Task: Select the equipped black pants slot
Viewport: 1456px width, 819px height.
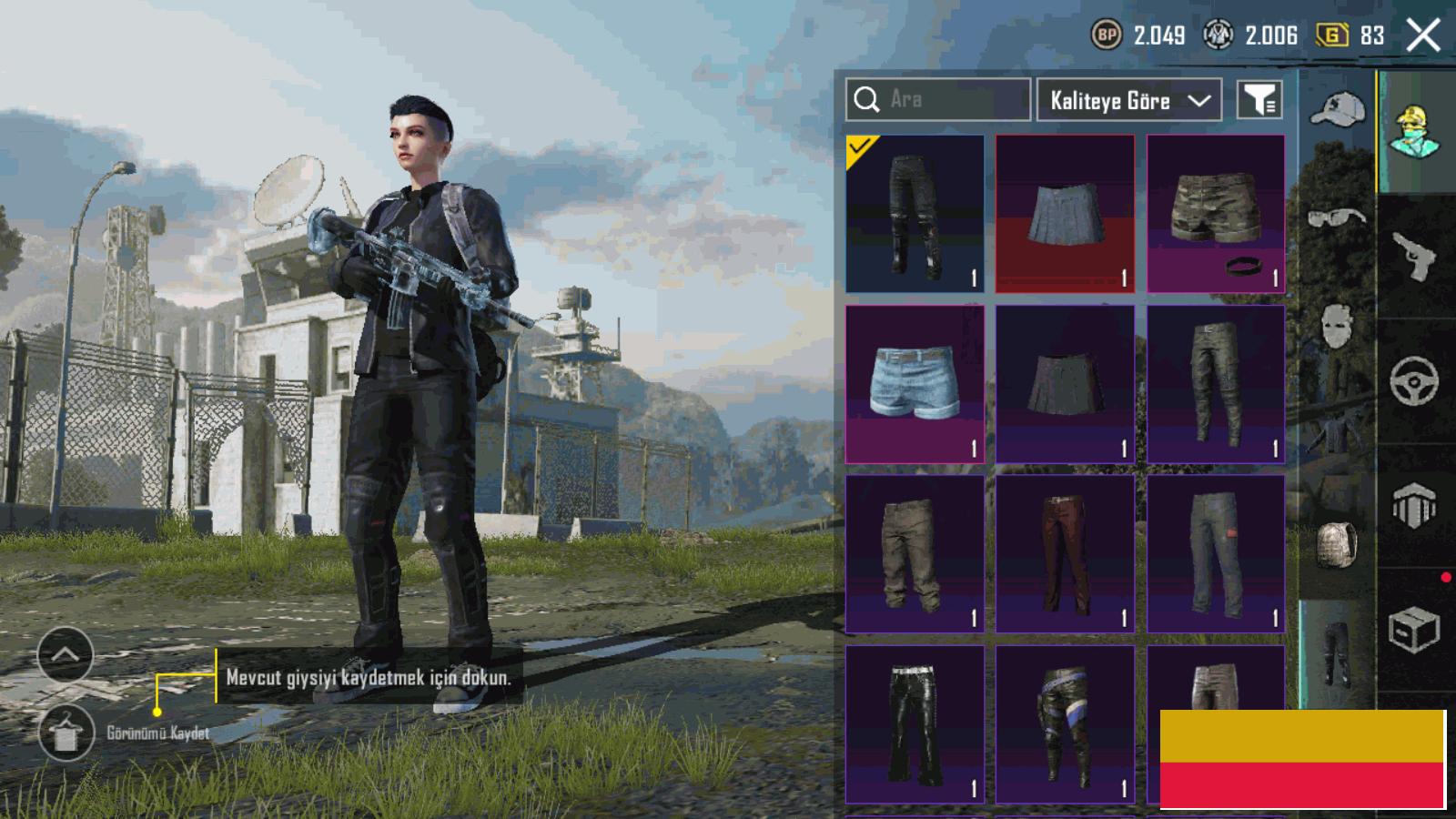Action: pos(915,214)
